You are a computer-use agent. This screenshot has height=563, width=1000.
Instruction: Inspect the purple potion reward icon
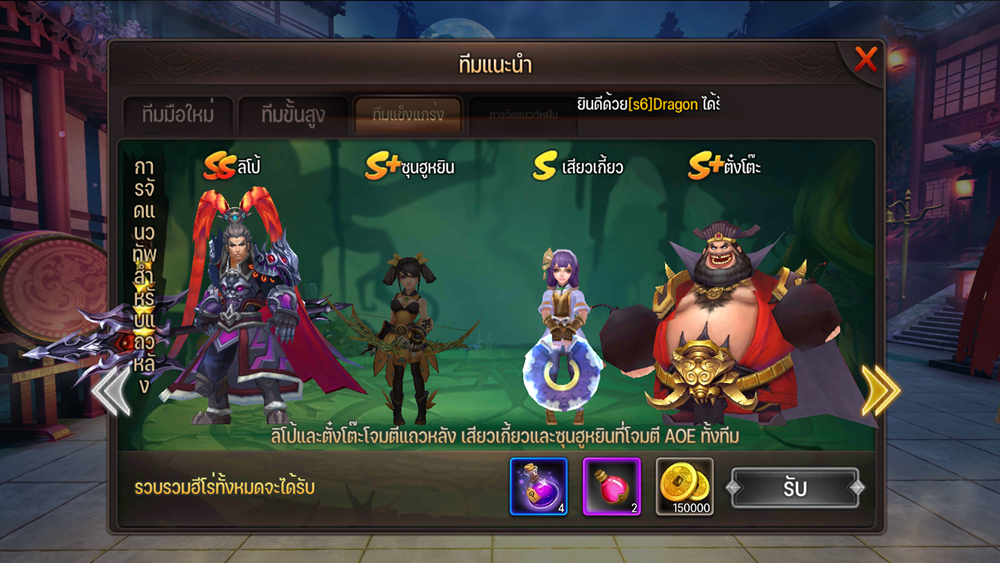click(539, 487)
